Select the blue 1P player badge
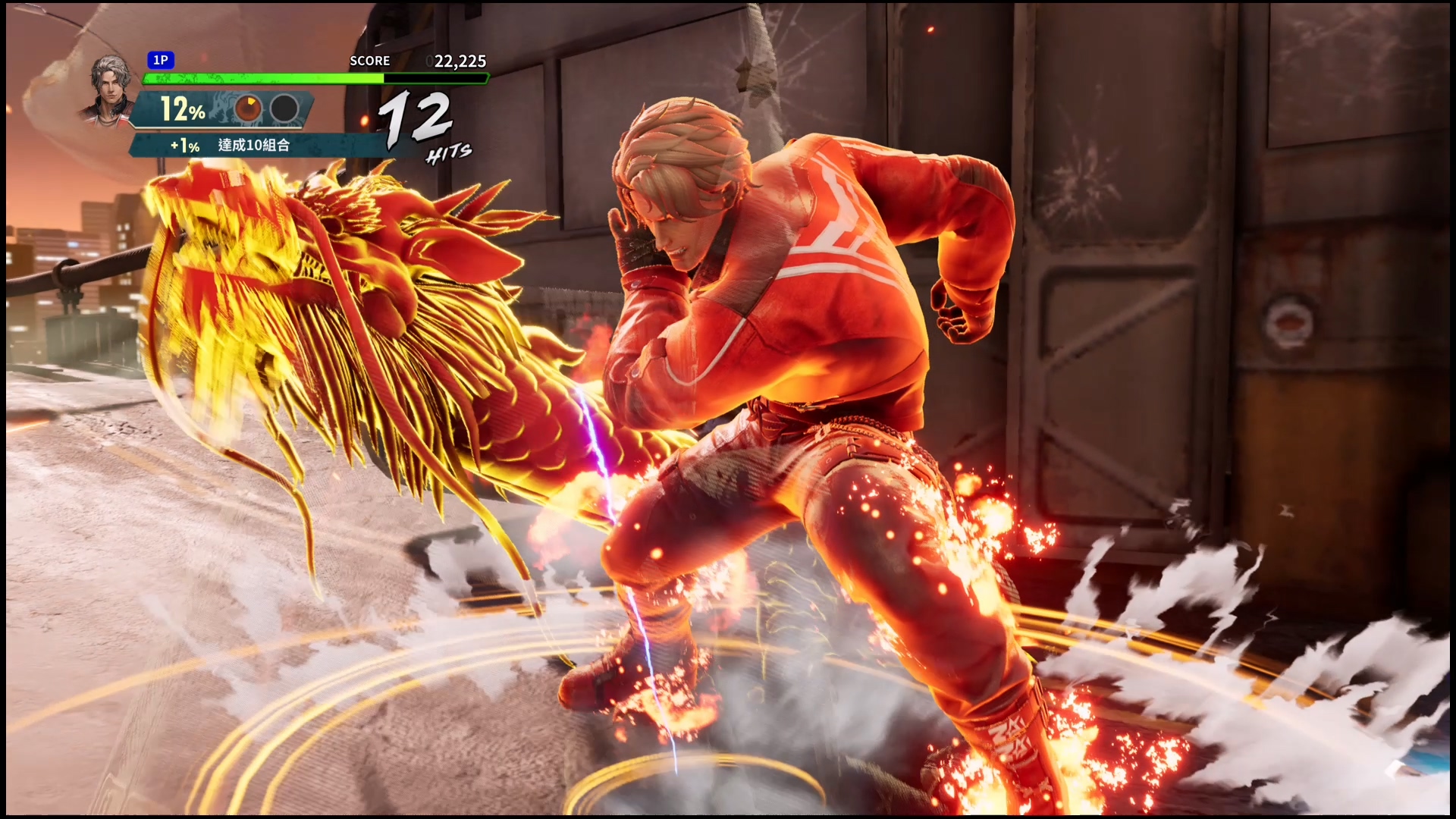1456x819 pixels. point(161,61)
